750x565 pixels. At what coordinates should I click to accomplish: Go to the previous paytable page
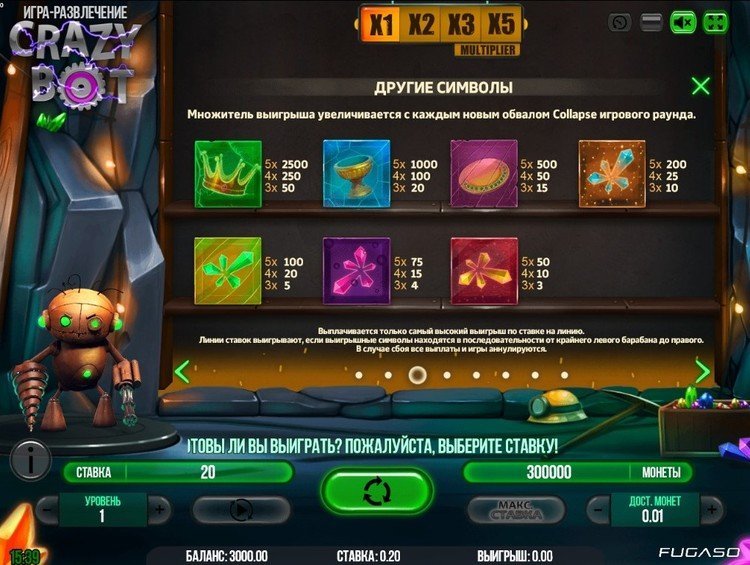(x=182, y=372)
